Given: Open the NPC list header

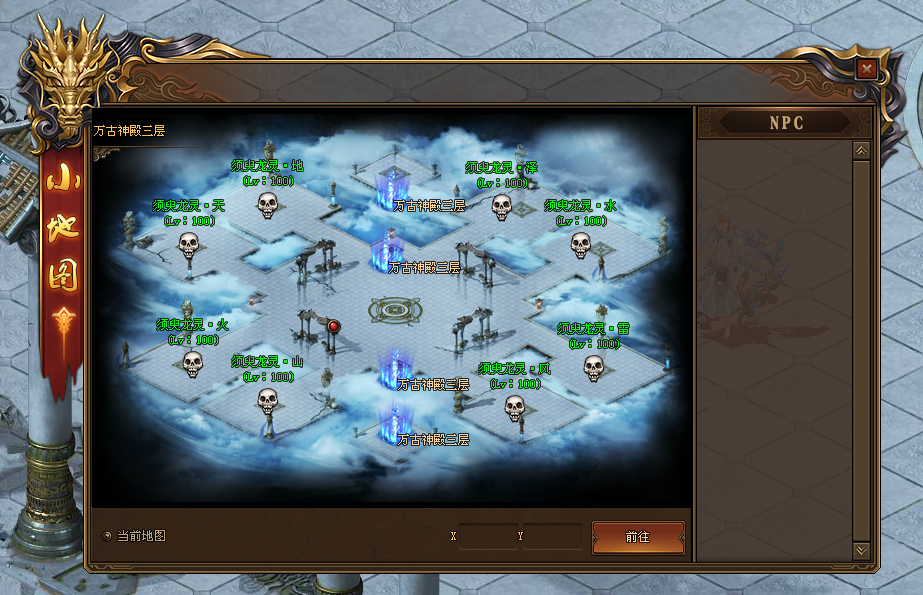Looking at the screenshot, I should click(786, 123).
